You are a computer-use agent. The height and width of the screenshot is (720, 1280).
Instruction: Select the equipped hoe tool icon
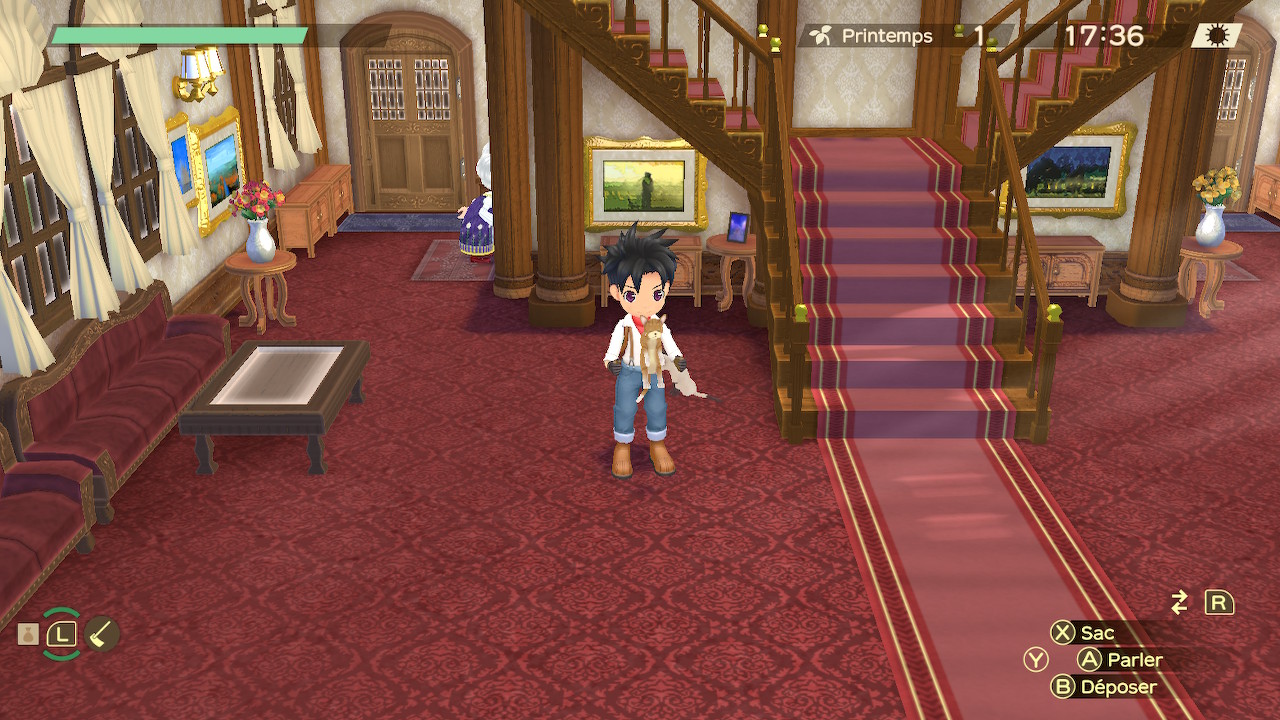pyautogui.click(x=102, y=634)
